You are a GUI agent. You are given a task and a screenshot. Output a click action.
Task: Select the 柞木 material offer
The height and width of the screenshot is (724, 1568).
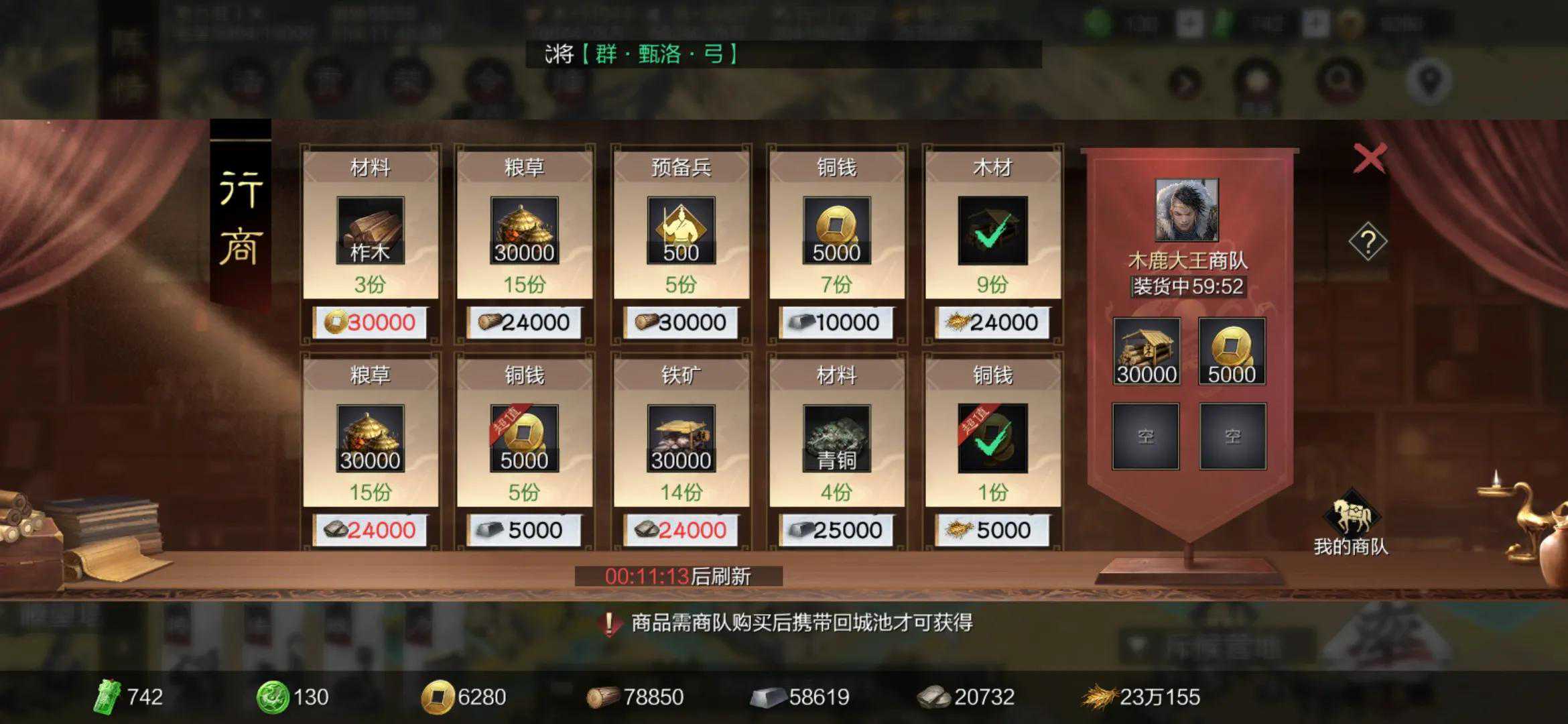pyautogui.click(x=370, y=231)
